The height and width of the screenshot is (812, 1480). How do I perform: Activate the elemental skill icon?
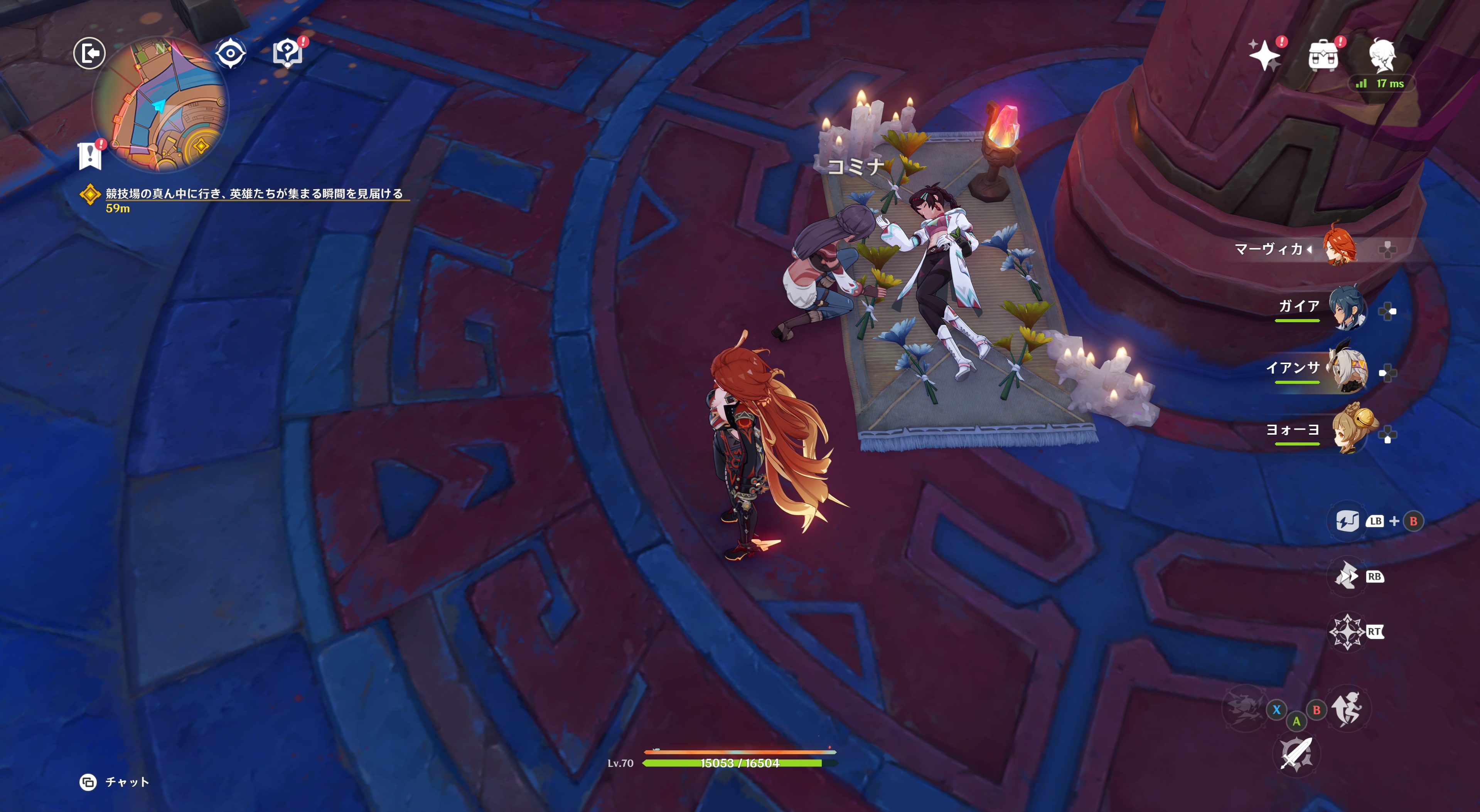click(x=1346, y=576)
